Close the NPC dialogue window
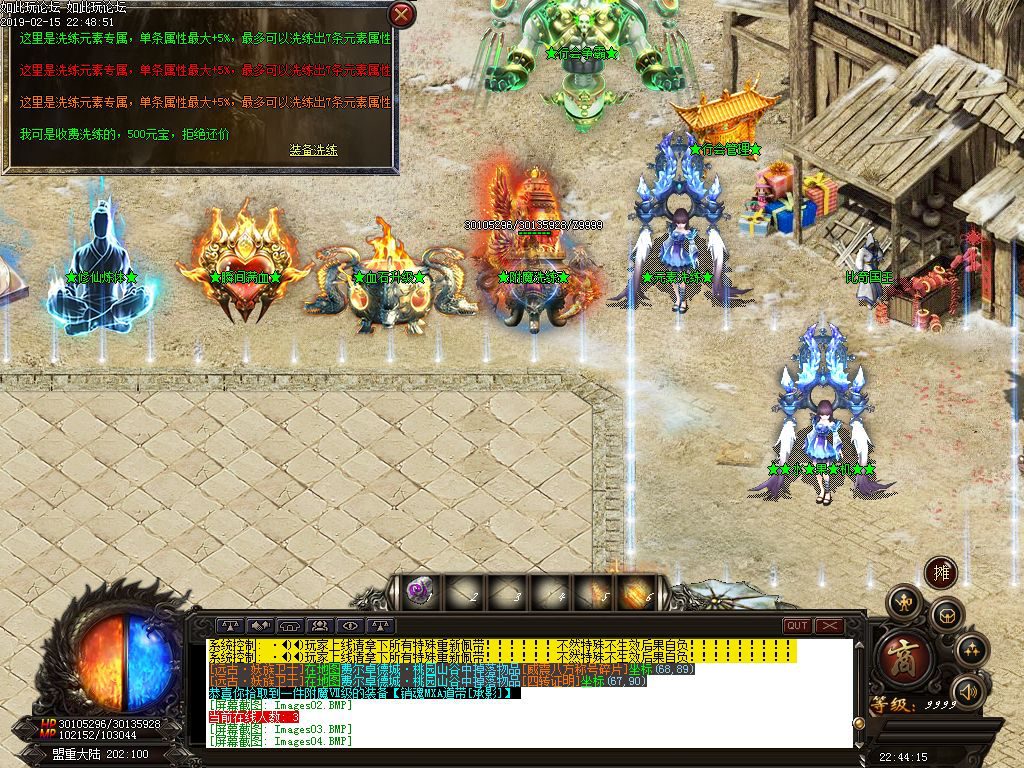 [401, 14]
